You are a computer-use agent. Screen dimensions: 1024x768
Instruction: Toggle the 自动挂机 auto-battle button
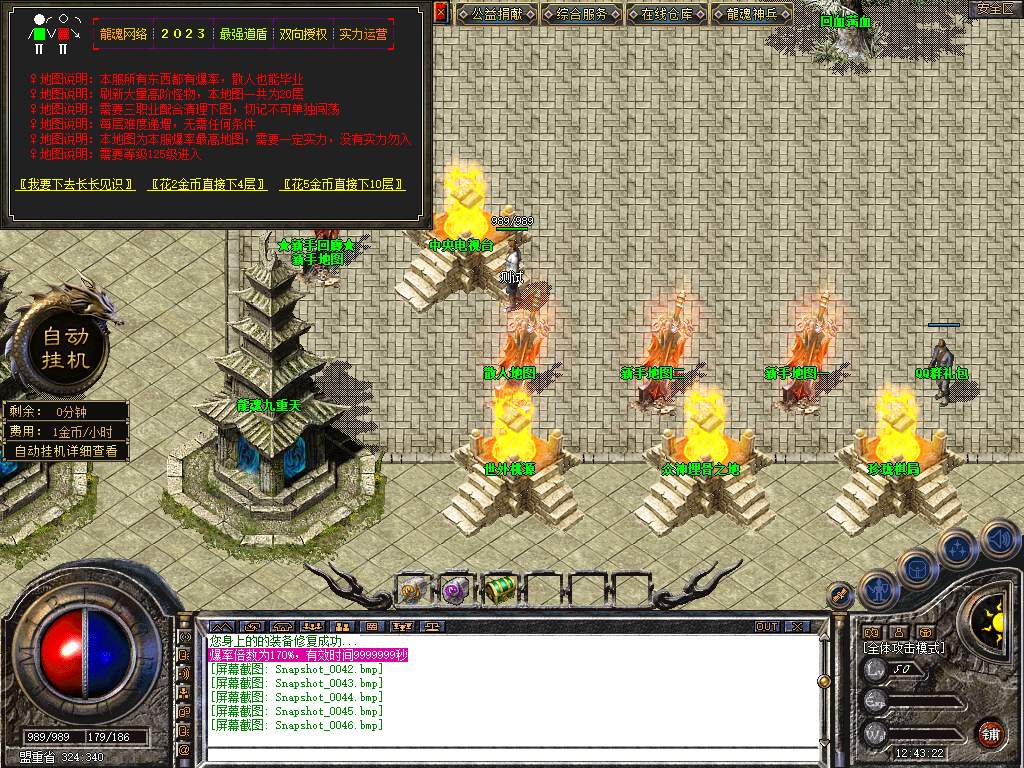[x=65, y=347]
